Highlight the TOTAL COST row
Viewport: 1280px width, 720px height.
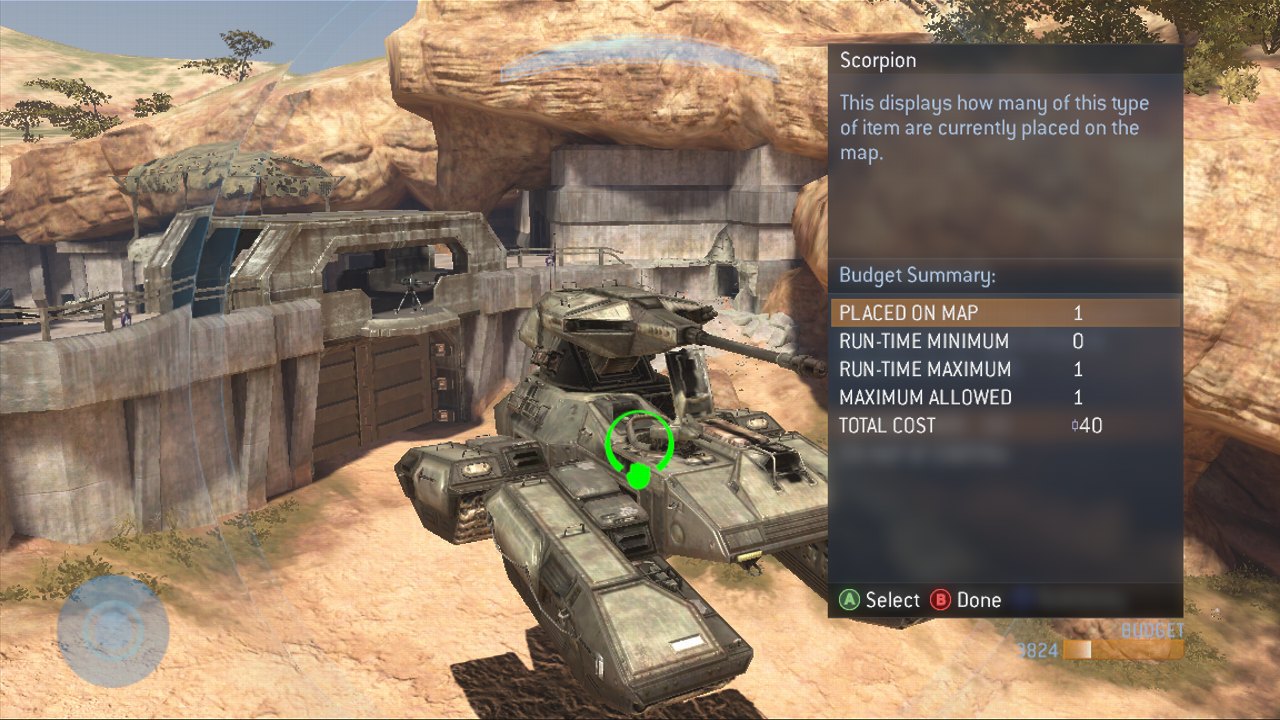(x=1004, y=425)
